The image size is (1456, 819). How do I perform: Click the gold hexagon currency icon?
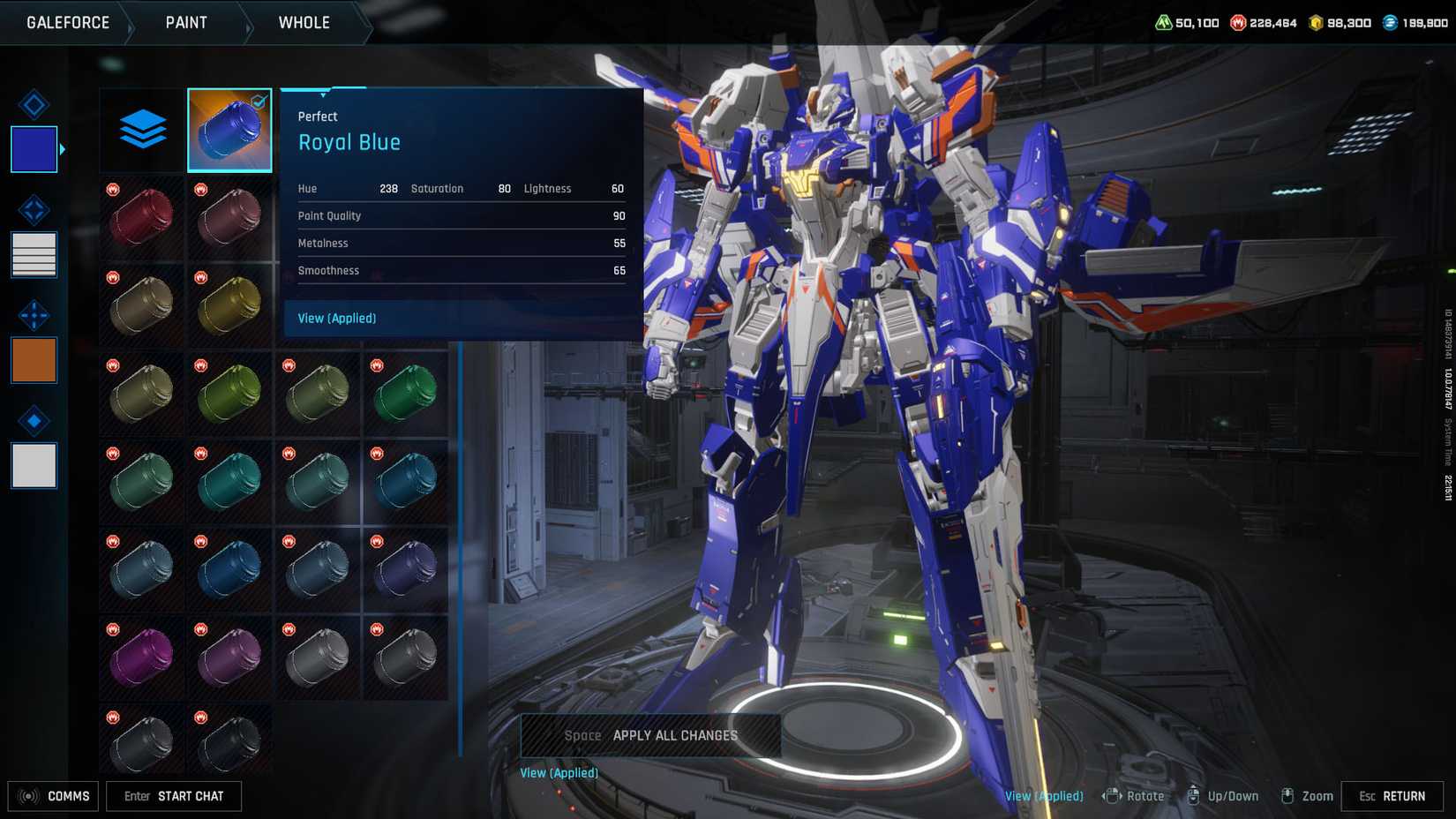(x=1314, y=22)
